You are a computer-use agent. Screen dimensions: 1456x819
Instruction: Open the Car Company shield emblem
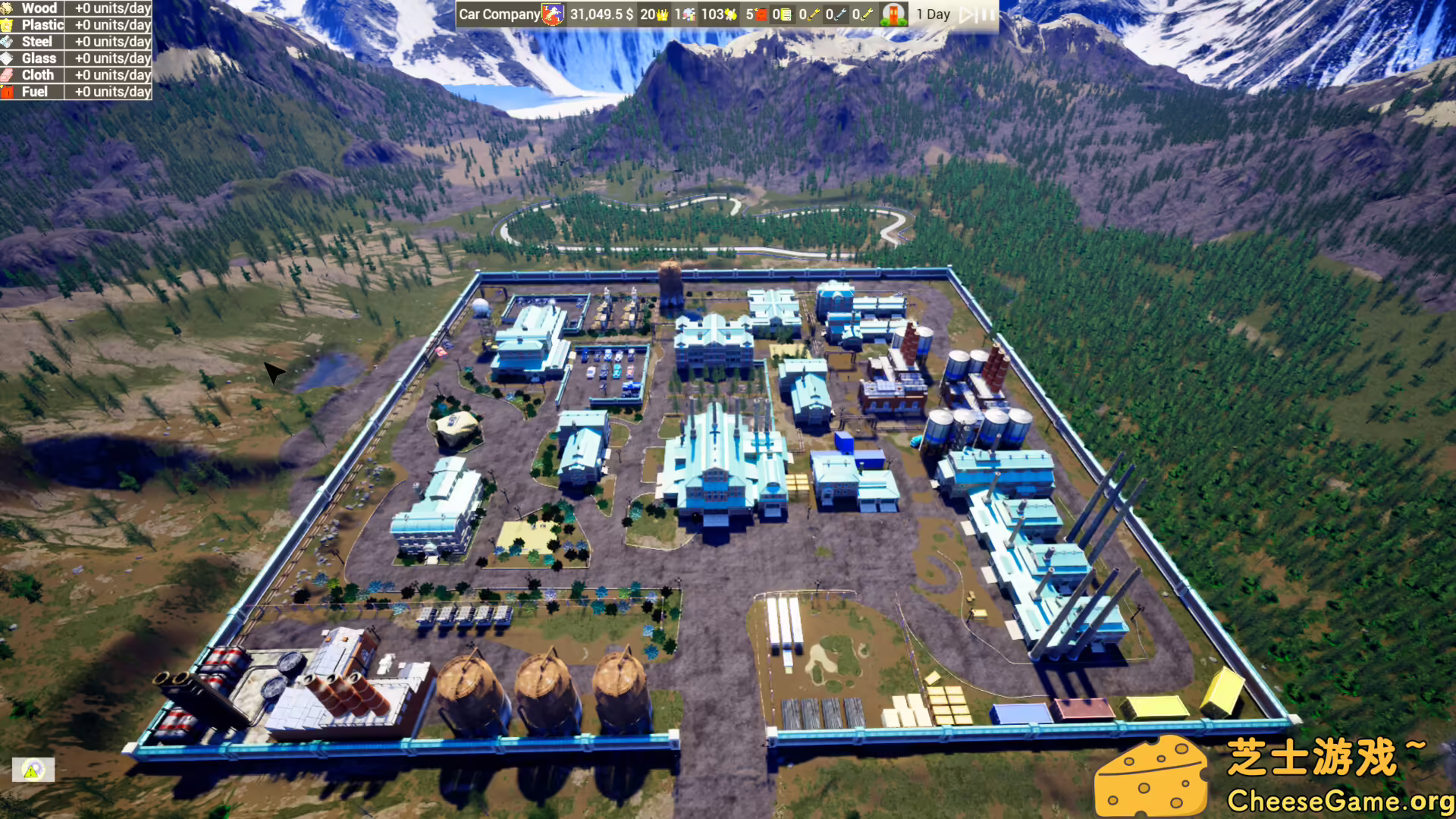tap(551, 14)
